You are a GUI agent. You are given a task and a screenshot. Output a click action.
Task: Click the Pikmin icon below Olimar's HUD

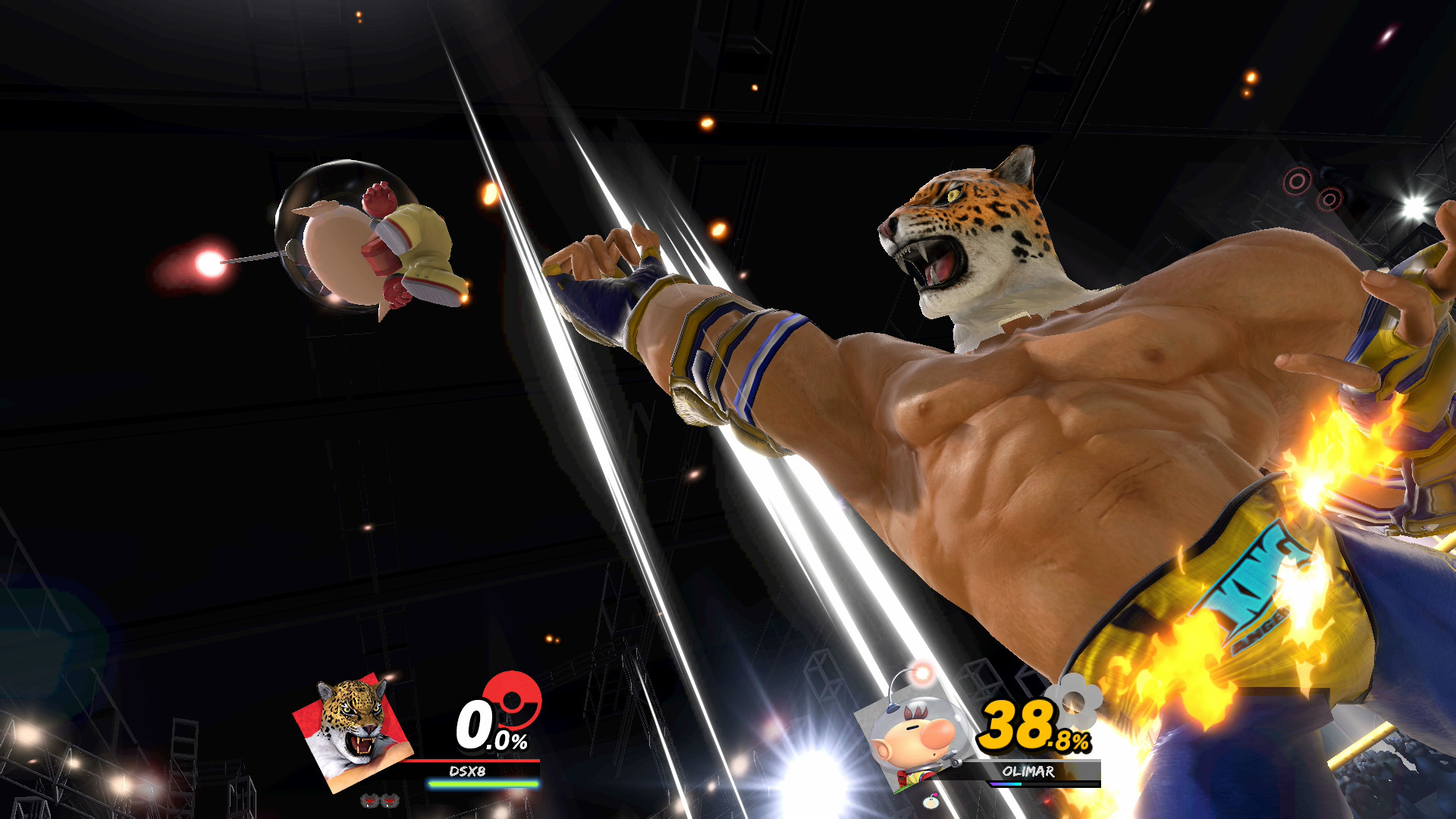click(930, 802)
